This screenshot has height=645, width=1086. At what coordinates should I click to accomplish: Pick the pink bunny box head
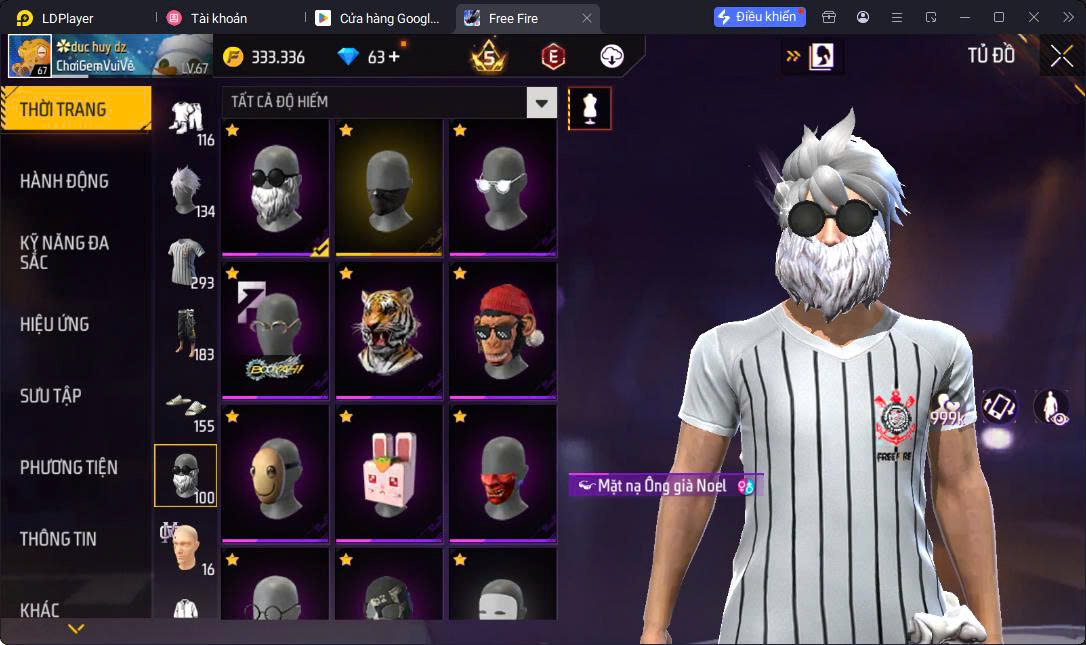pos(389,472)
